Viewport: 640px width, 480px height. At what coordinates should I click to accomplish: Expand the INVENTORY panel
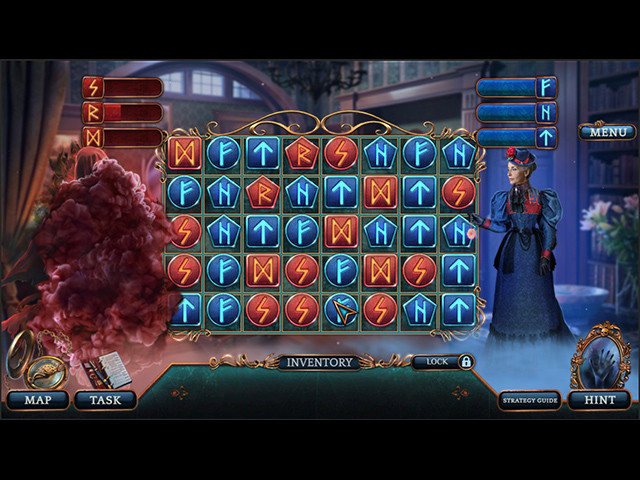pos(319,362)
